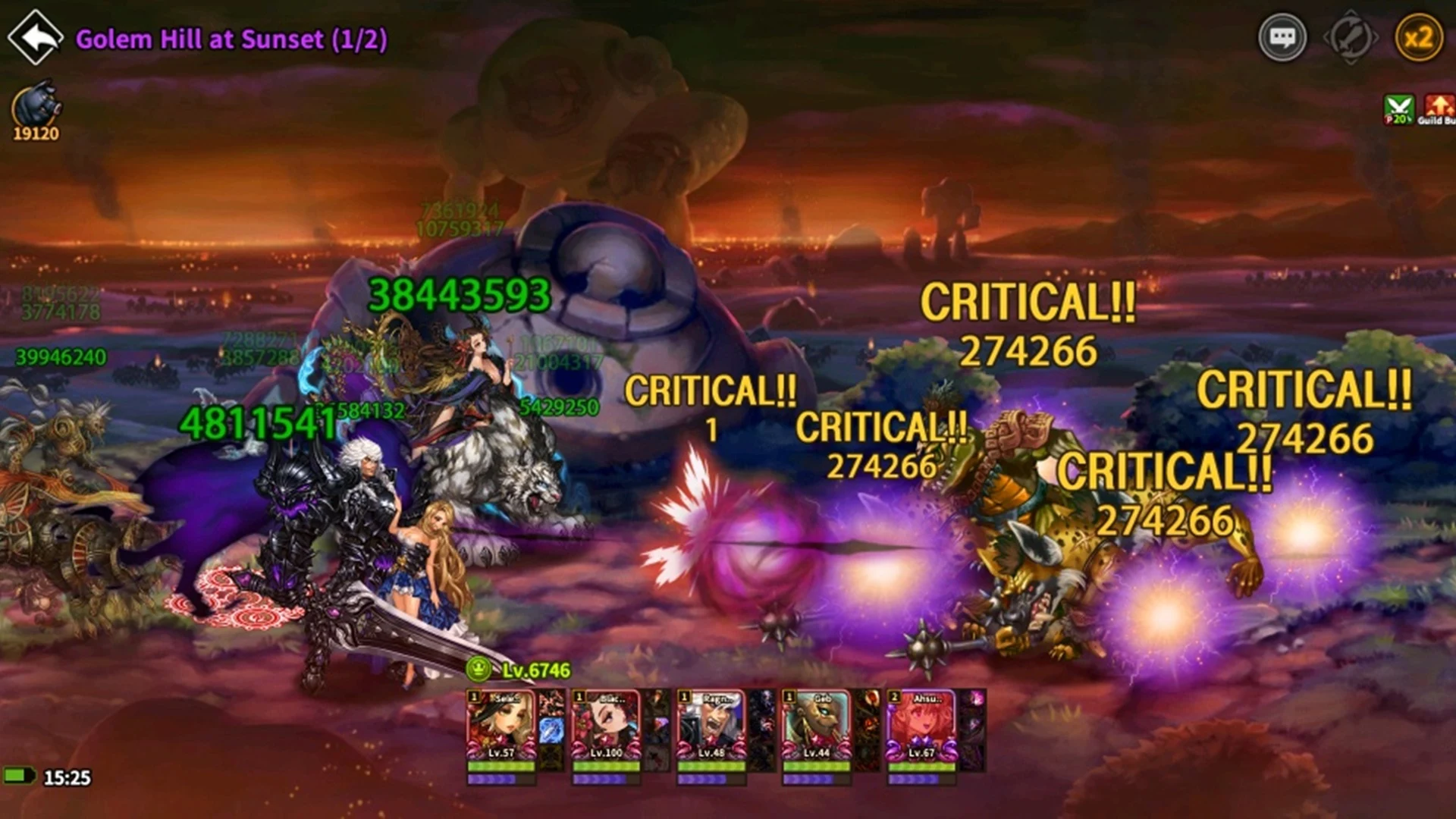Toggle the auto-battle sword button
This screenshot has height=819, width=1456.
click(1351, 37)
